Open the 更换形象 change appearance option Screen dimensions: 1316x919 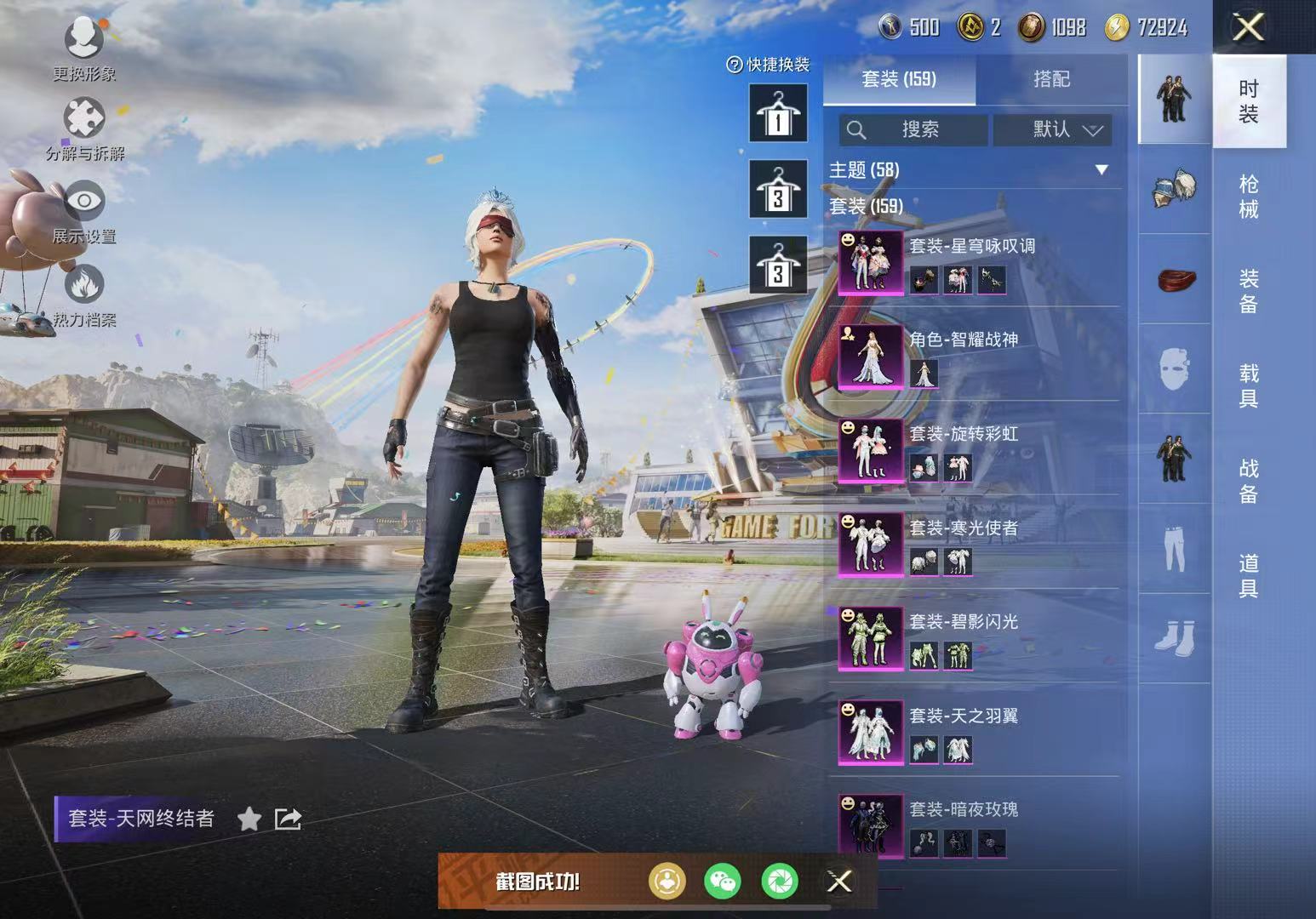click(x=83, y=48)
